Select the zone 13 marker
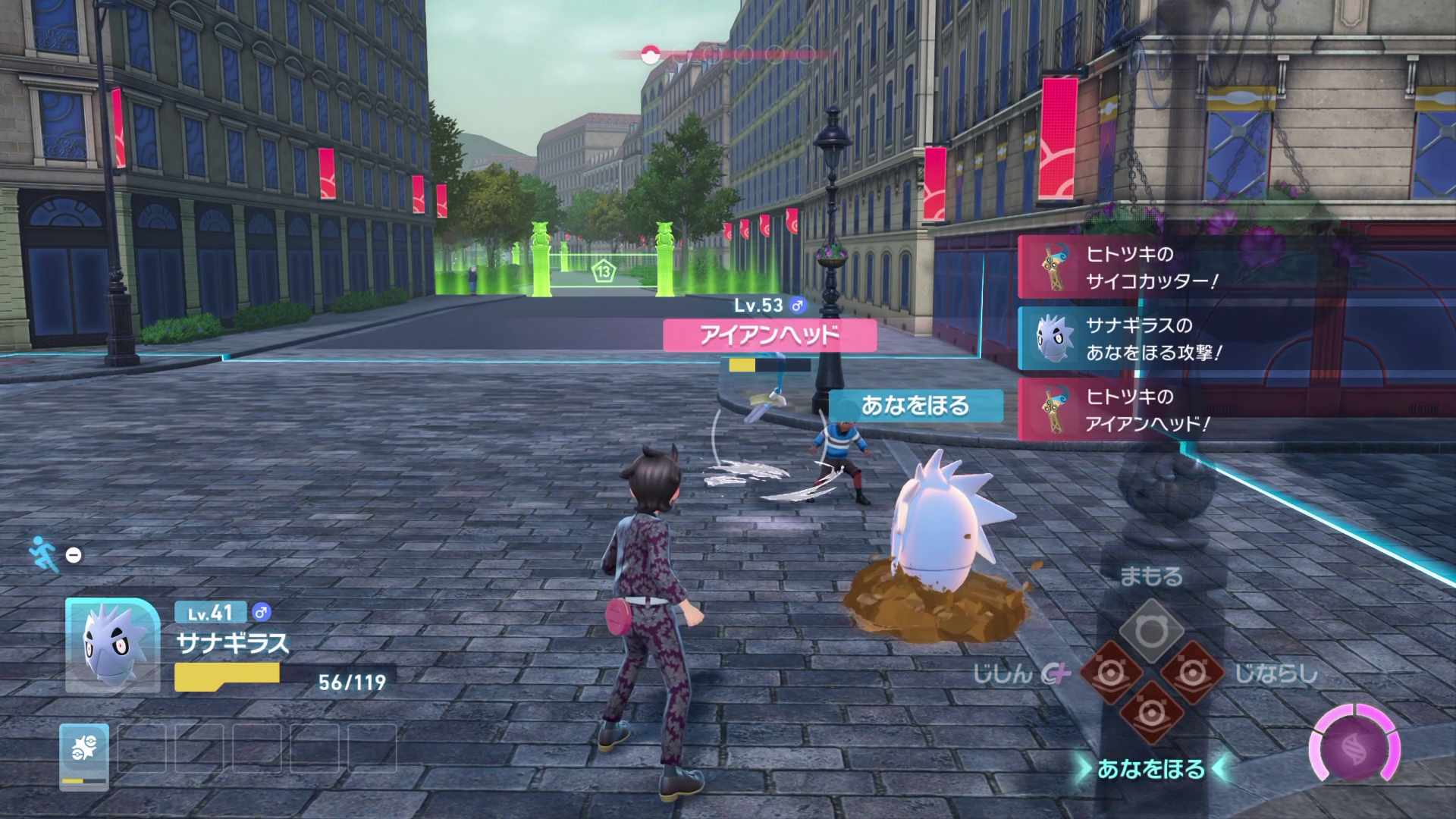The height and width of the screenshot is (819, 1456). (x=604, y=271)
